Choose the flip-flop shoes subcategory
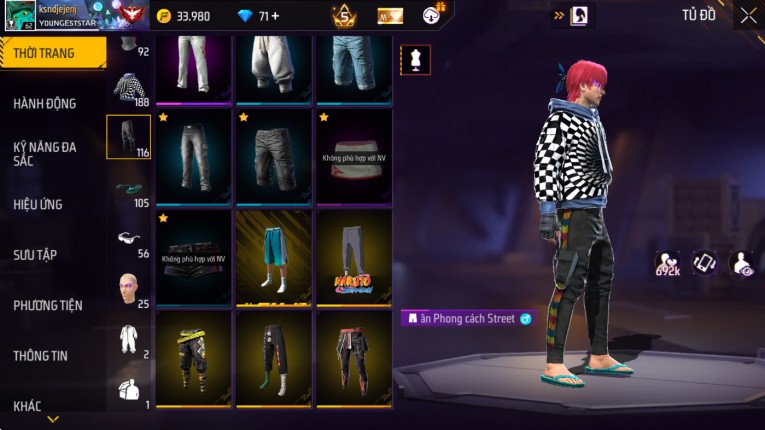Screen dimensions: 765x430 click(128, 188)
